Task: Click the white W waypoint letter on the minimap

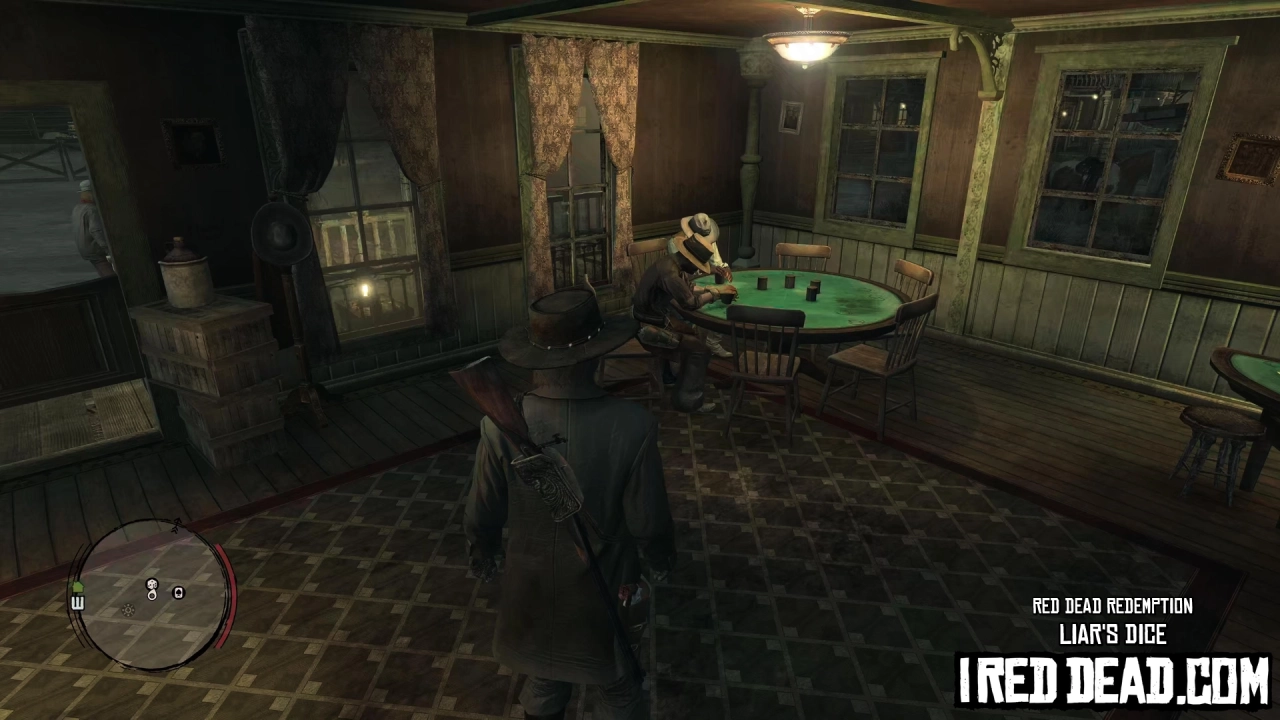Action: click(x=78, y=602)
